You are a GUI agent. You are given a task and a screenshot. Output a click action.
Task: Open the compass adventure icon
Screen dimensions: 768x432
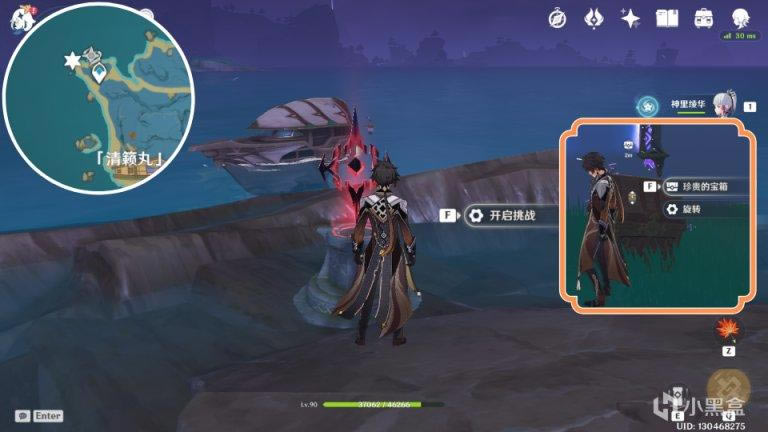(558, 18)
